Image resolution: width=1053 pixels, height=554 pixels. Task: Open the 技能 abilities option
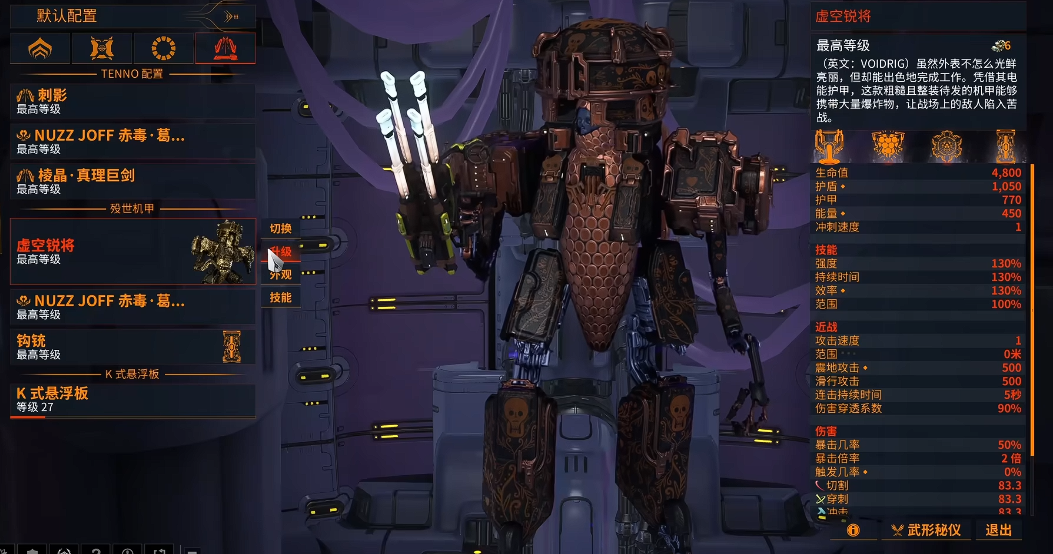280,297
